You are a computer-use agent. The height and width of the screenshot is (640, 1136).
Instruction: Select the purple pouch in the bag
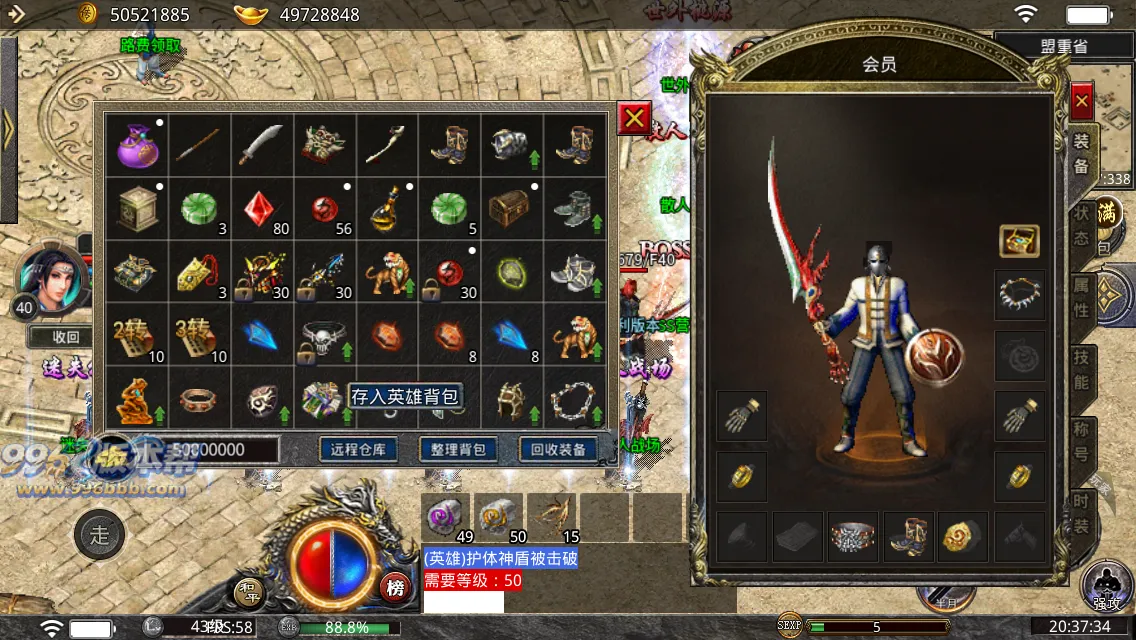[137, 145]
